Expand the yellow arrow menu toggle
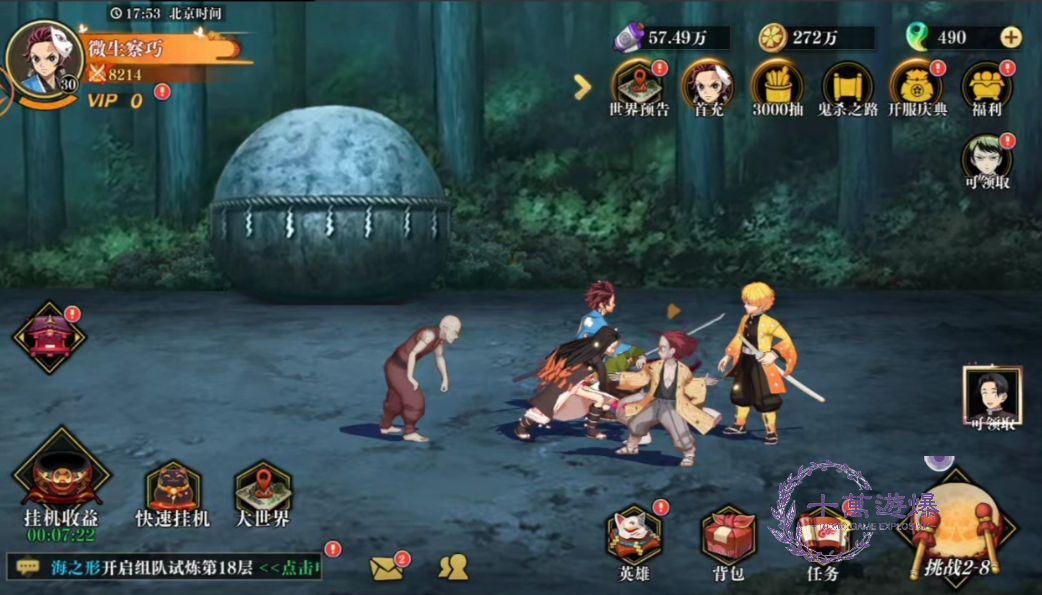 [x=582, y=87]
